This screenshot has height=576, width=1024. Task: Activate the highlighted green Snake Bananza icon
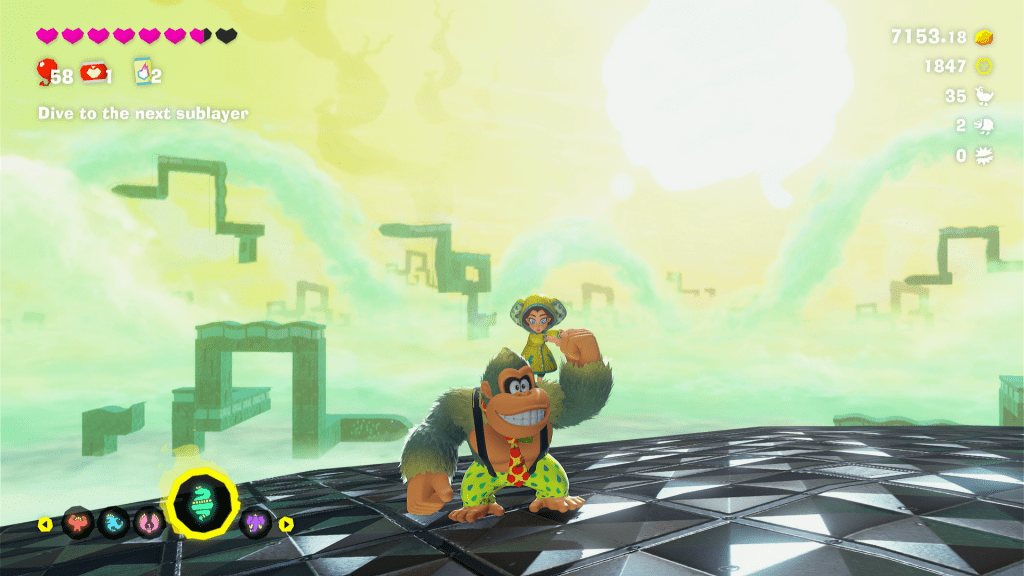(x=202, y=503)
